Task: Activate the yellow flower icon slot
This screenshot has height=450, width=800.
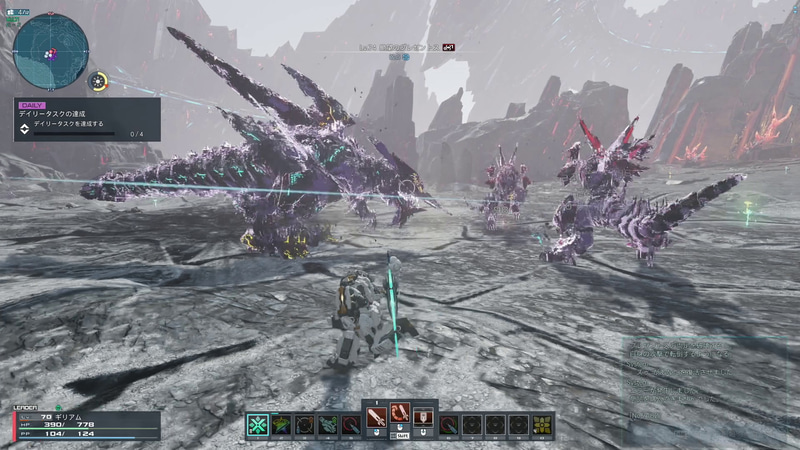Action: (542, 425)
